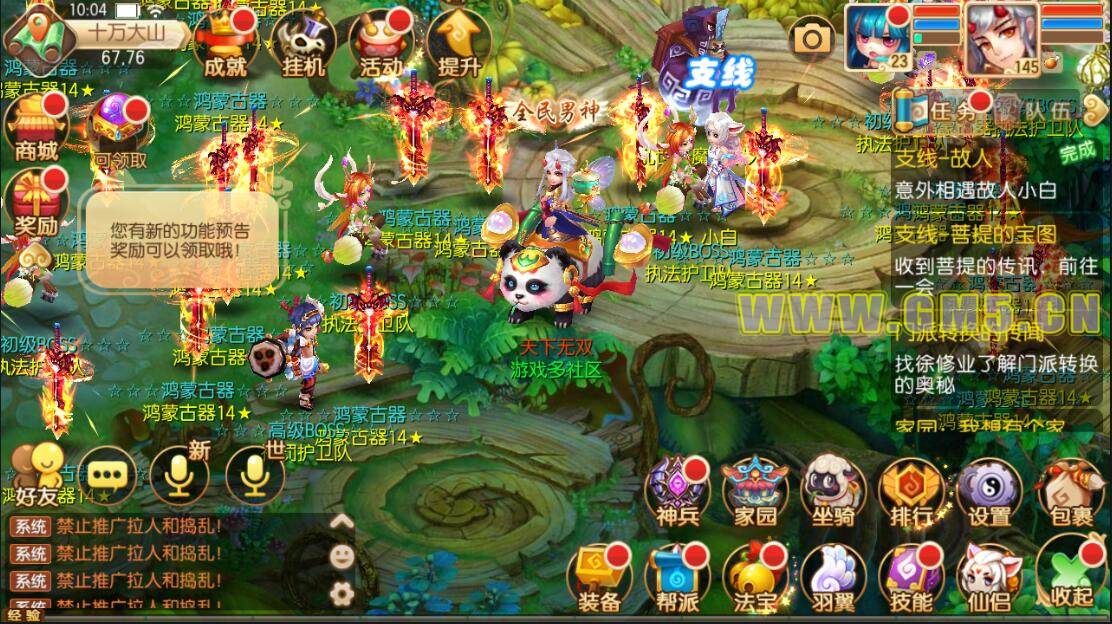Switch to the 队伍 team tab
The image size is (1112, 624).
[1045, 111]
